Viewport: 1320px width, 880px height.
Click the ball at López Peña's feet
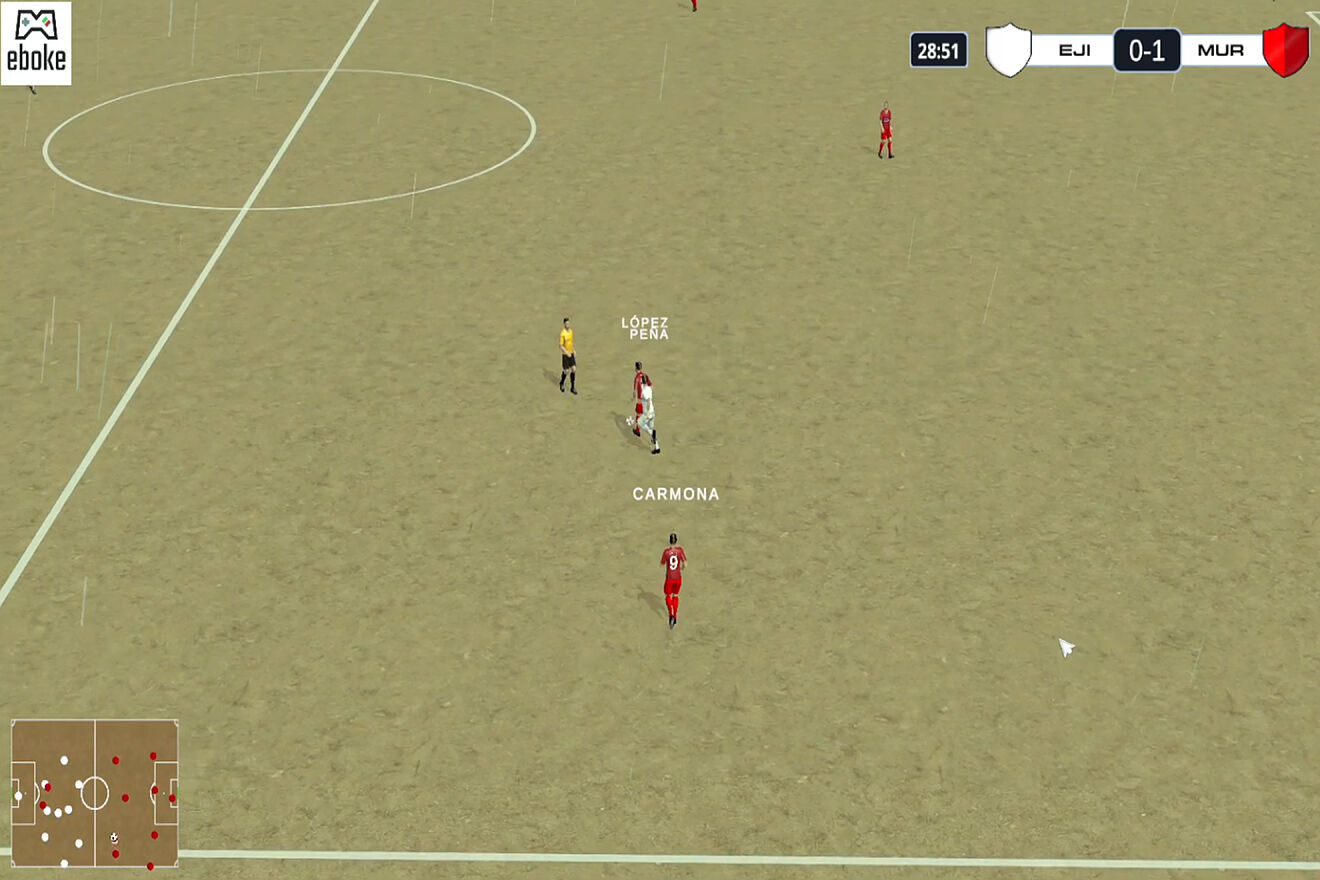click(630, 421)
